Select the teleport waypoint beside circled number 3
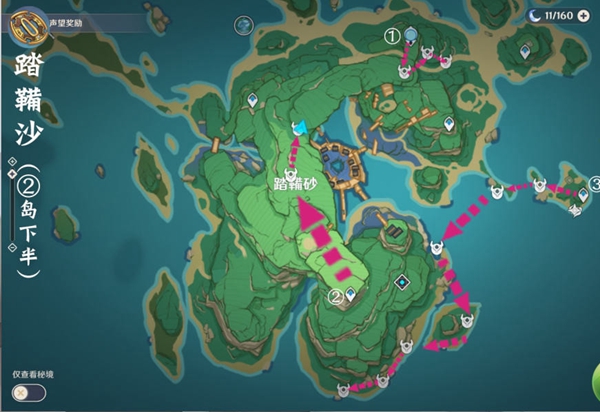 (583, 196)
